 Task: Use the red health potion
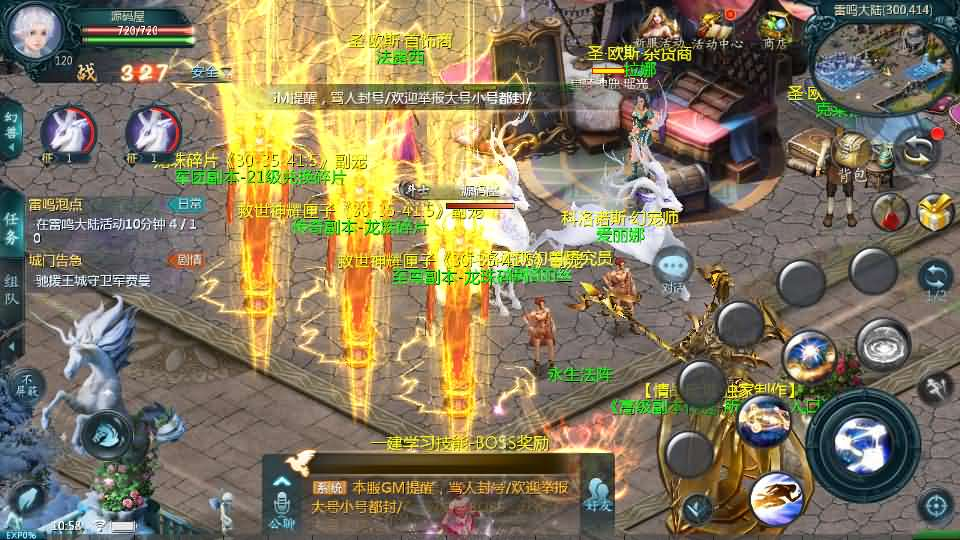click(889, 212)
